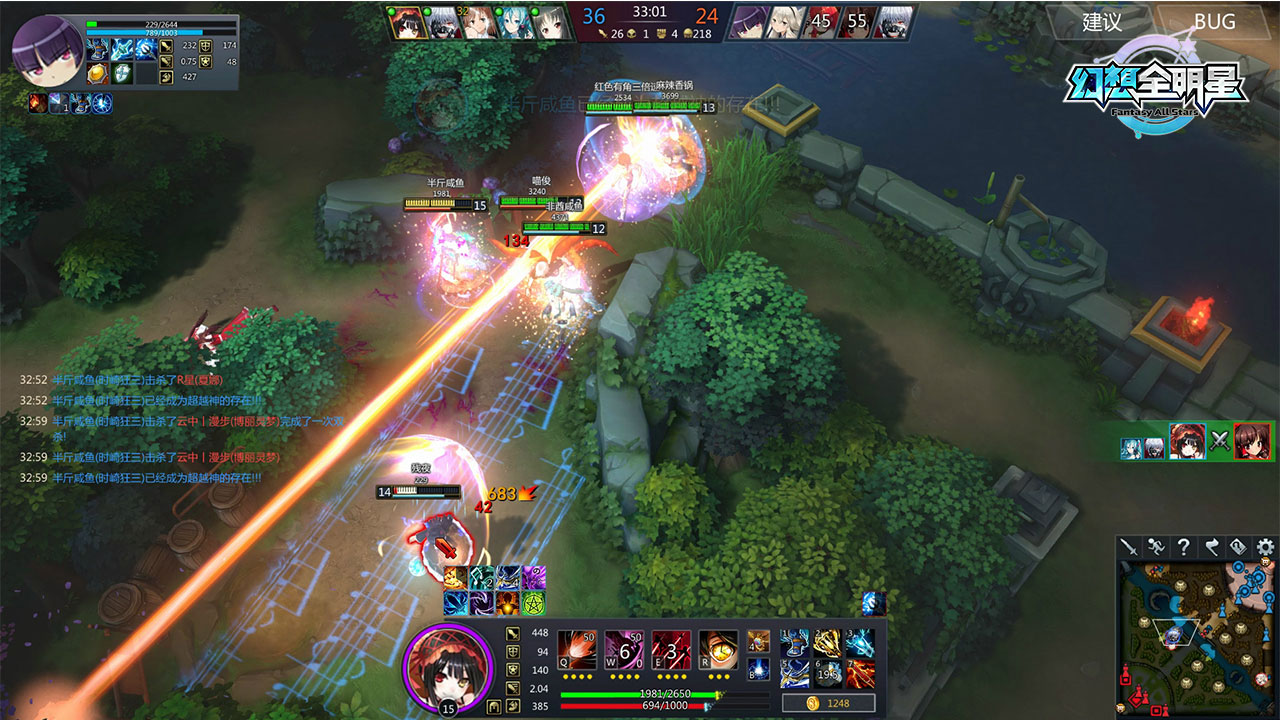Screen dimensions: 1280x720
Task: Click the green pentagram buff icon
Action: pyautogui.click(x=534, y=603)
